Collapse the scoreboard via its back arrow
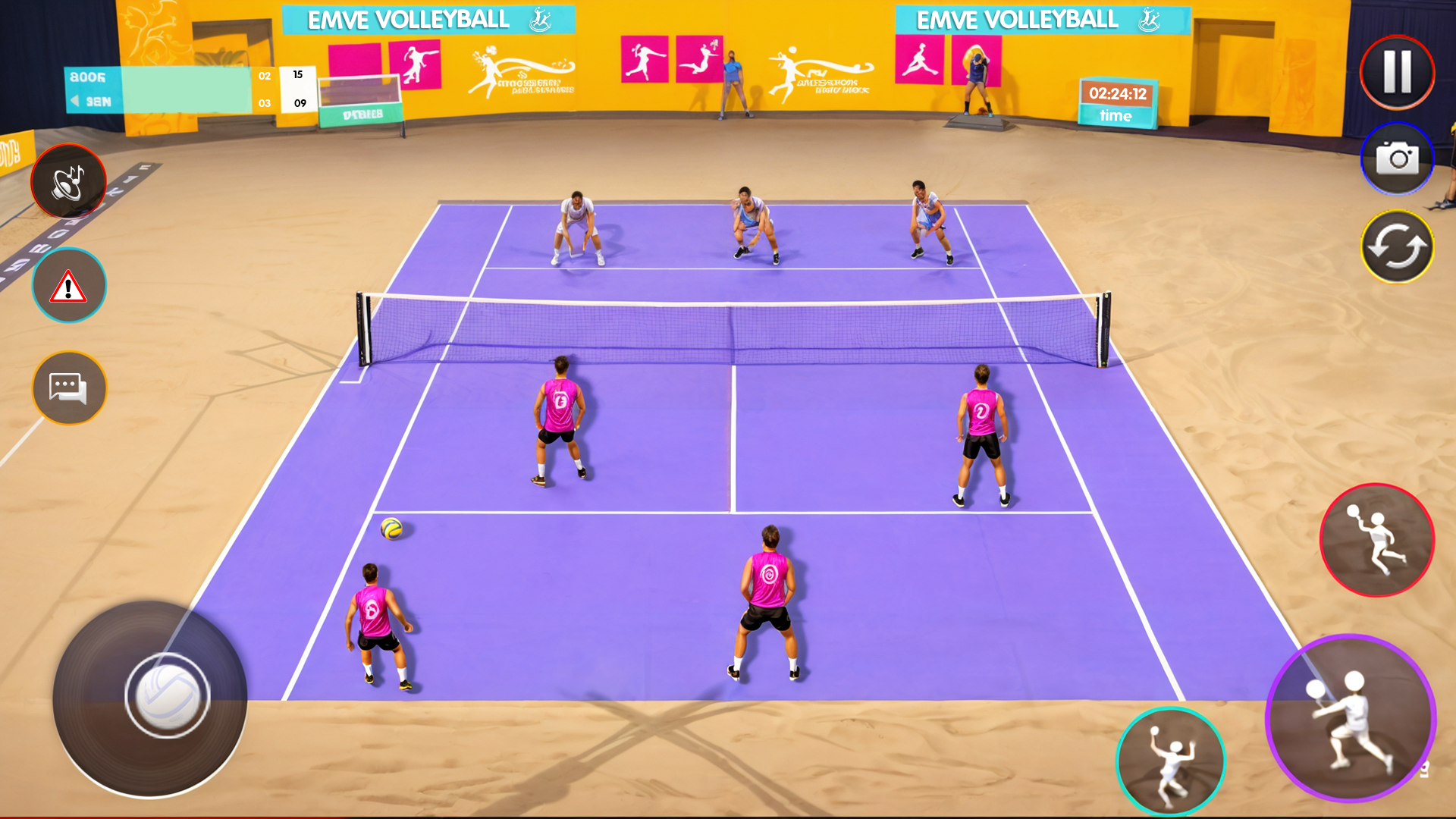The image size is (1456, 819). coord(74,99)
